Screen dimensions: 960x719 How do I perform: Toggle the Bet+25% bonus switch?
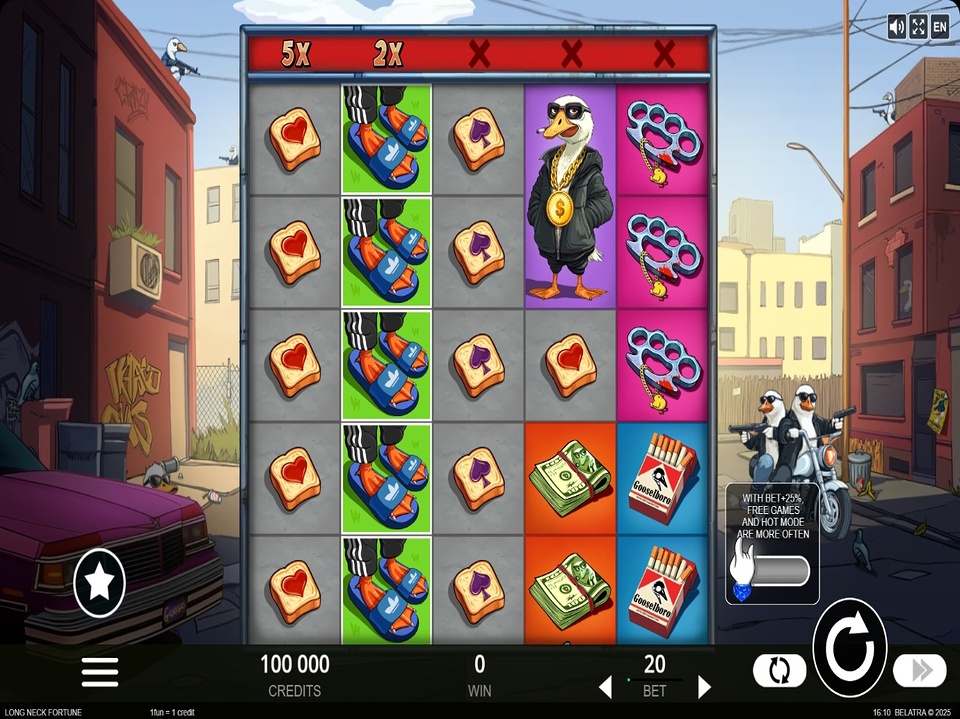pos(772,572)
